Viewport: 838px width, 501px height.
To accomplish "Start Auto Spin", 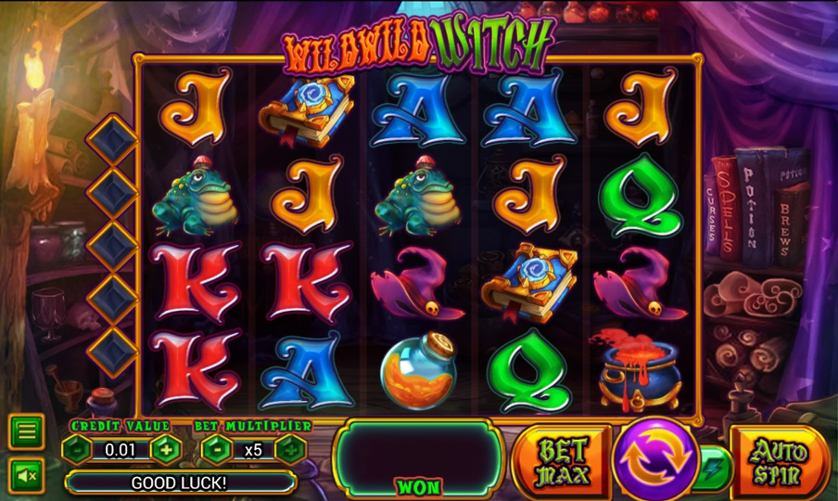I will [x=779, y=462].
